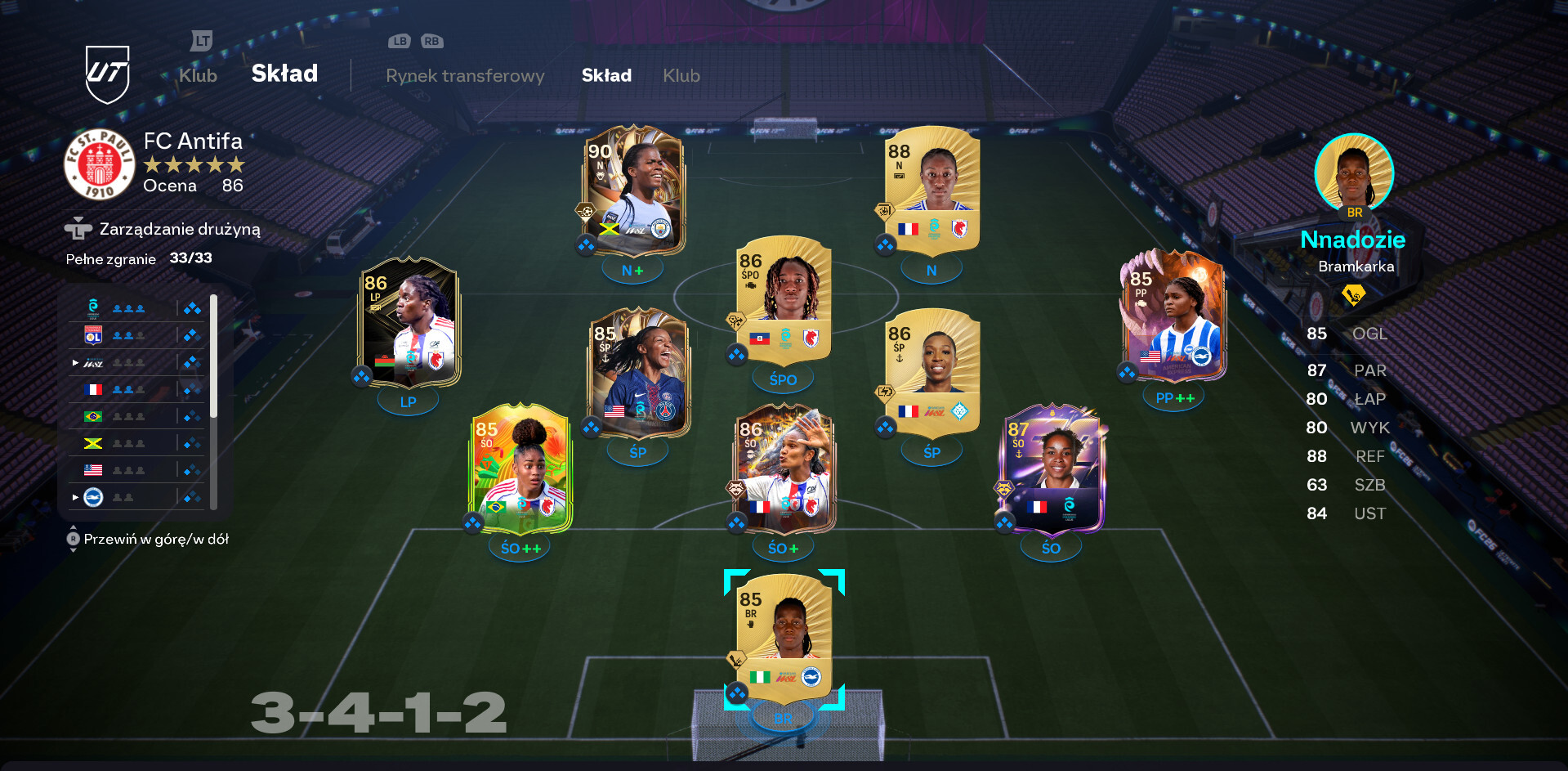Pick the 85-rated Brazilian defender card
Screen dimensions: 1568x771
[520, 468]
